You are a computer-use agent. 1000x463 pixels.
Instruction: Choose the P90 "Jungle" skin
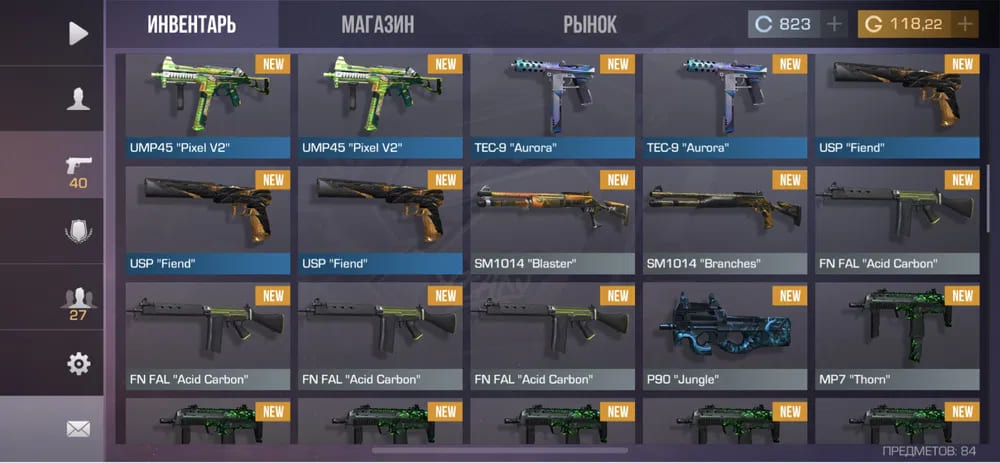click(724, 336)
